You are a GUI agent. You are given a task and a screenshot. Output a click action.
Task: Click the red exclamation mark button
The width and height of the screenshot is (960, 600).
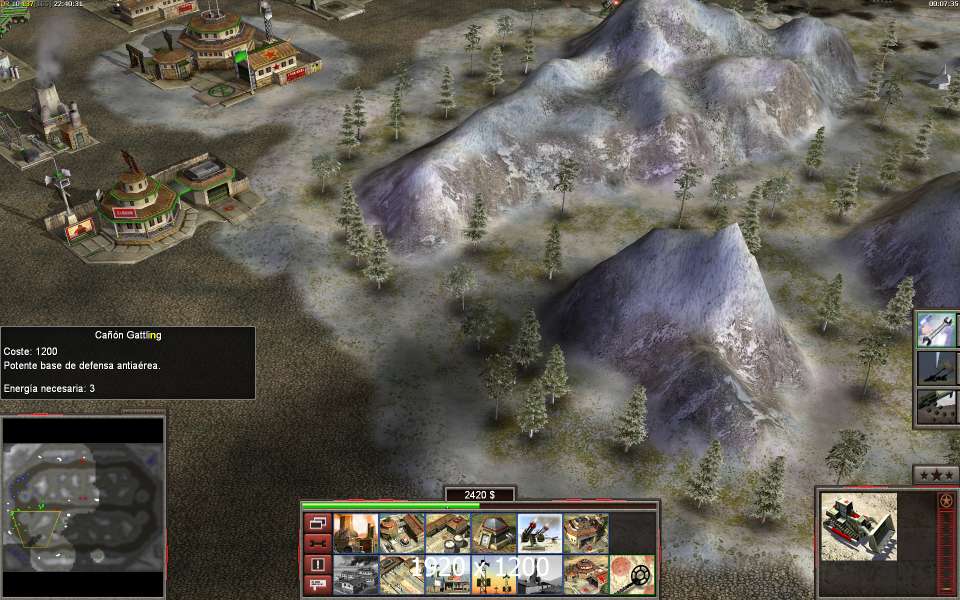click(x=317, y=564)
